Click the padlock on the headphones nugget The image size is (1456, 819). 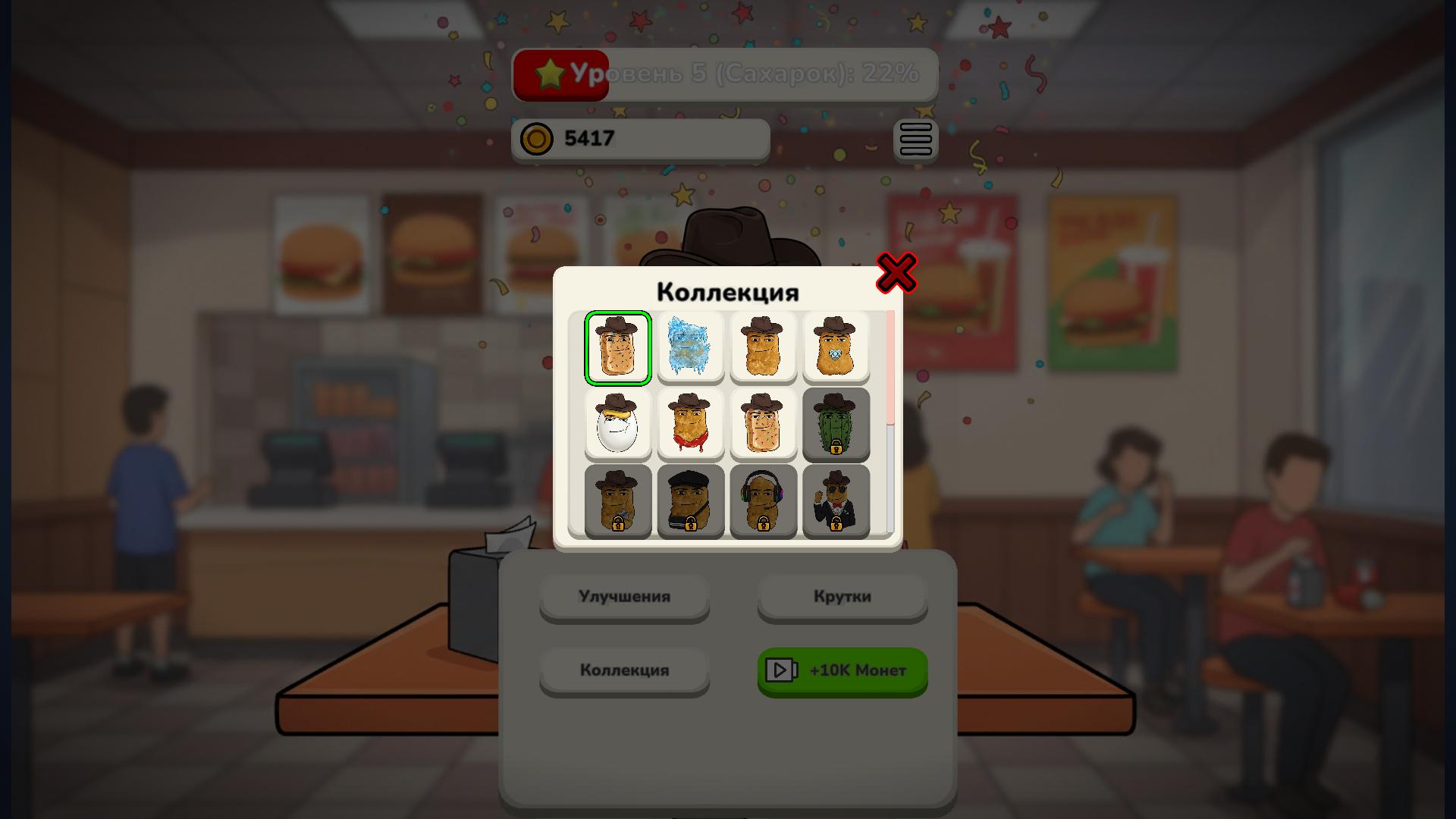pyautogui.click(x=764, y=526)
